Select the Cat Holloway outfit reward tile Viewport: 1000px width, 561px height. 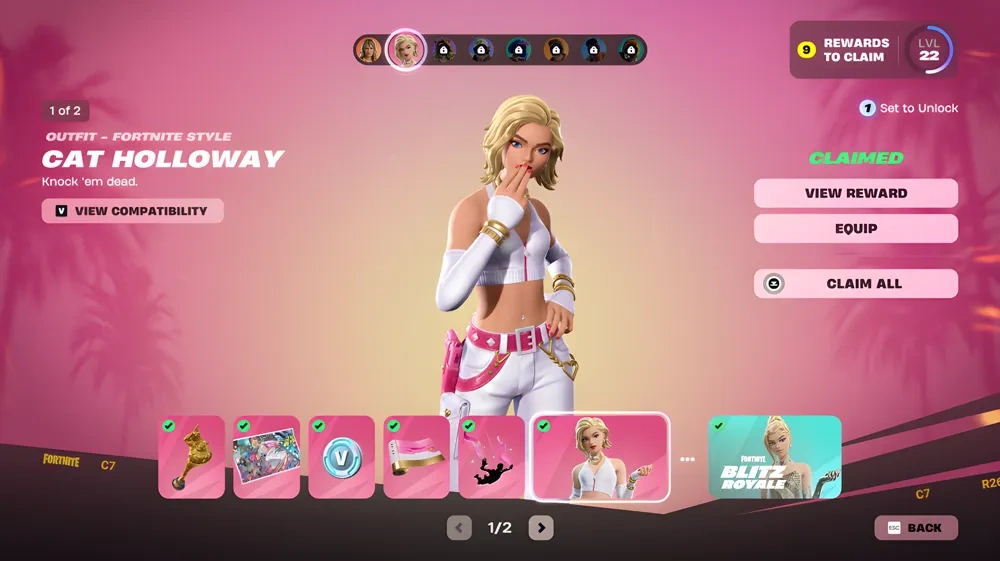[600, 457]
